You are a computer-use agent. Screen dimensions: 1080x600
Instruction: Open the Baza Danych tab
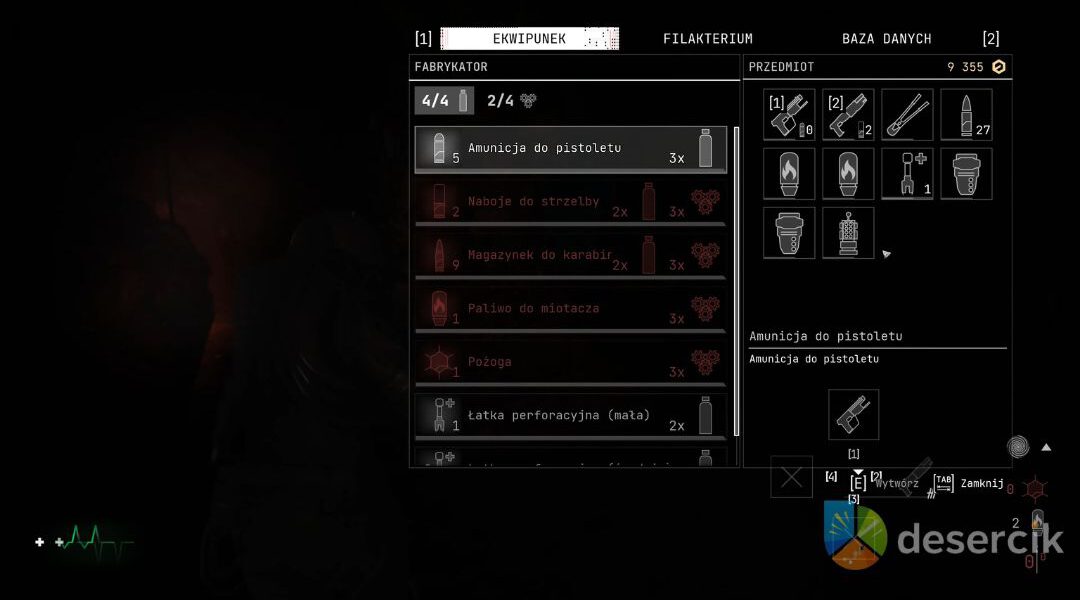click(886, 39)
